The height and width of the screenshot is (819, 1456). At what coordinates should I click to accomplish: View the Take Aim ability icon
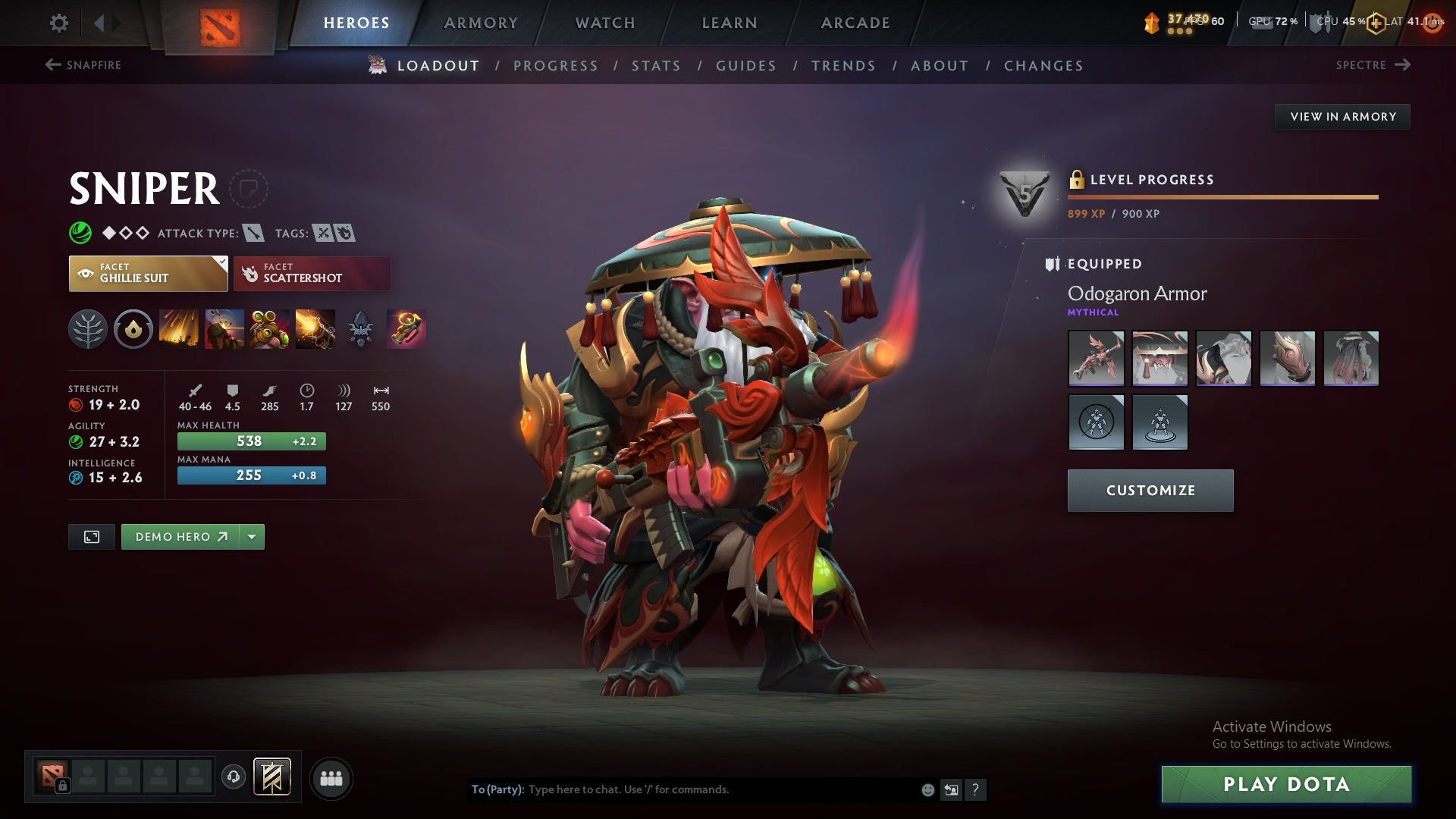point(269,329)
